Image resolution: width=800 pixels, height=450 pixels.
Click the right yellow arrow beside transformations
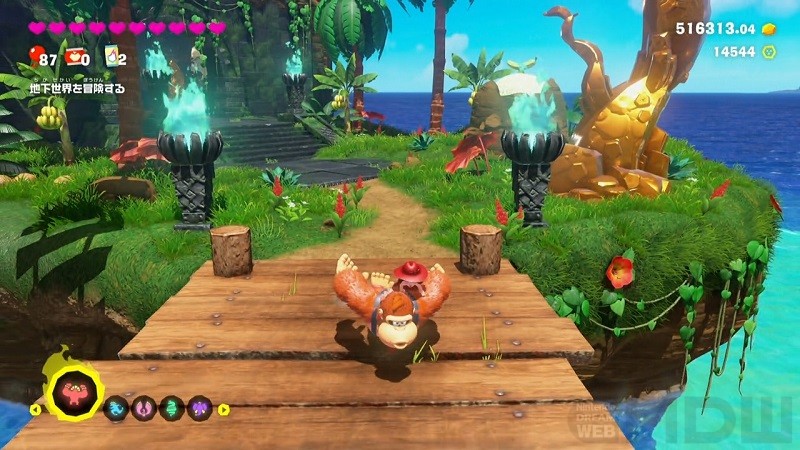224,408
